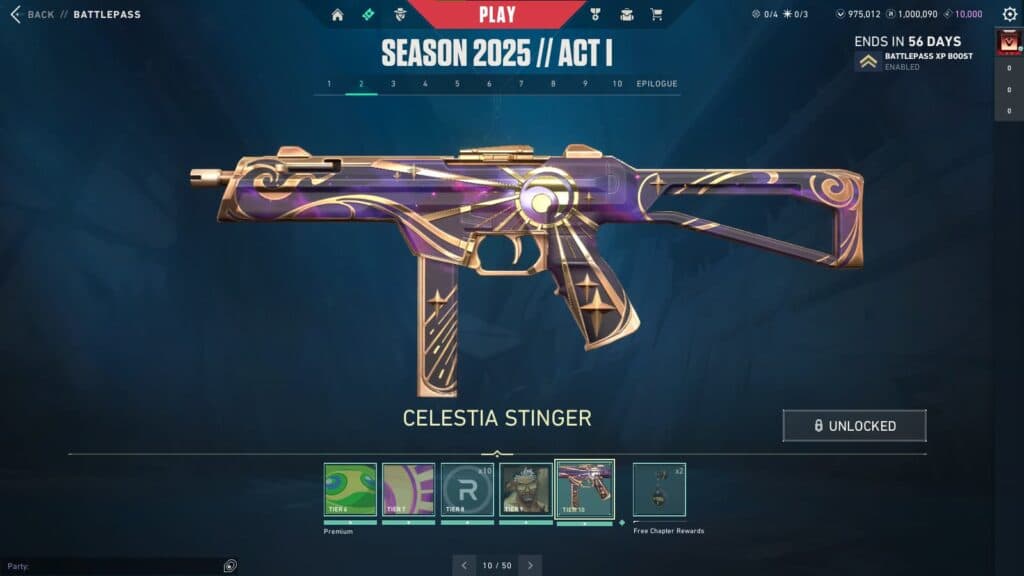Open the home screen icon
This screenshot has width=1024, height=576.
coord(337,15)
